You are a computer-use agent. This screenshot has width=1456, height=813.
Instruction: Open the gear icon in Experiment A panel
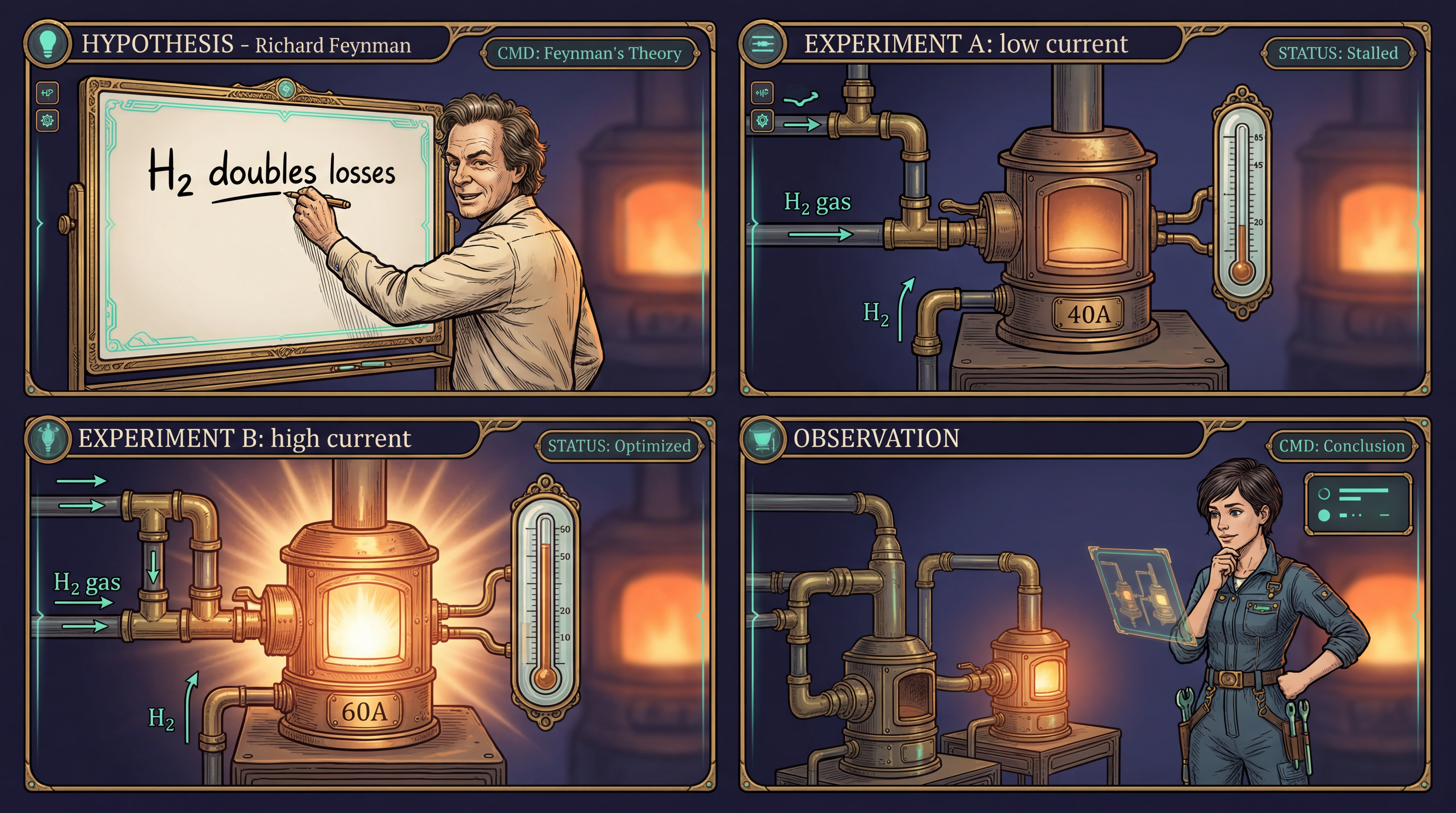[762, 120]
